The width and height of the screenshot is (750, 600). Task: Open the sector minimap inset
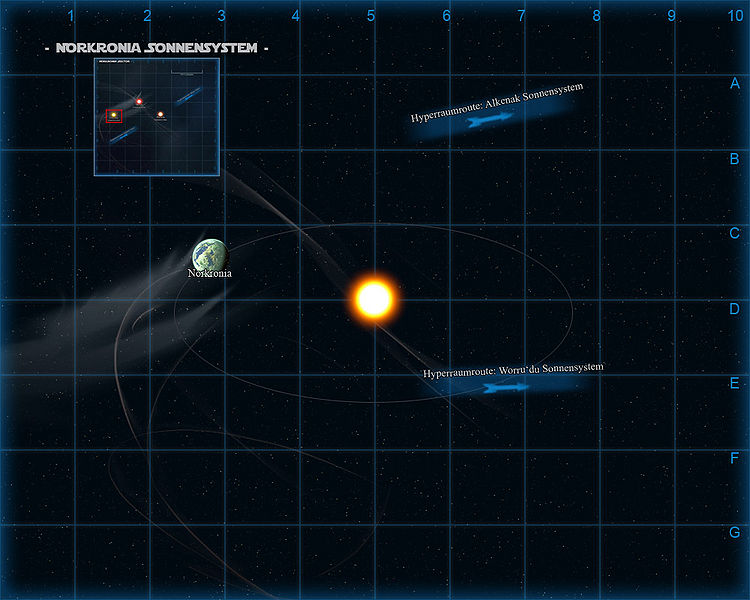click(x=156, y=116)
